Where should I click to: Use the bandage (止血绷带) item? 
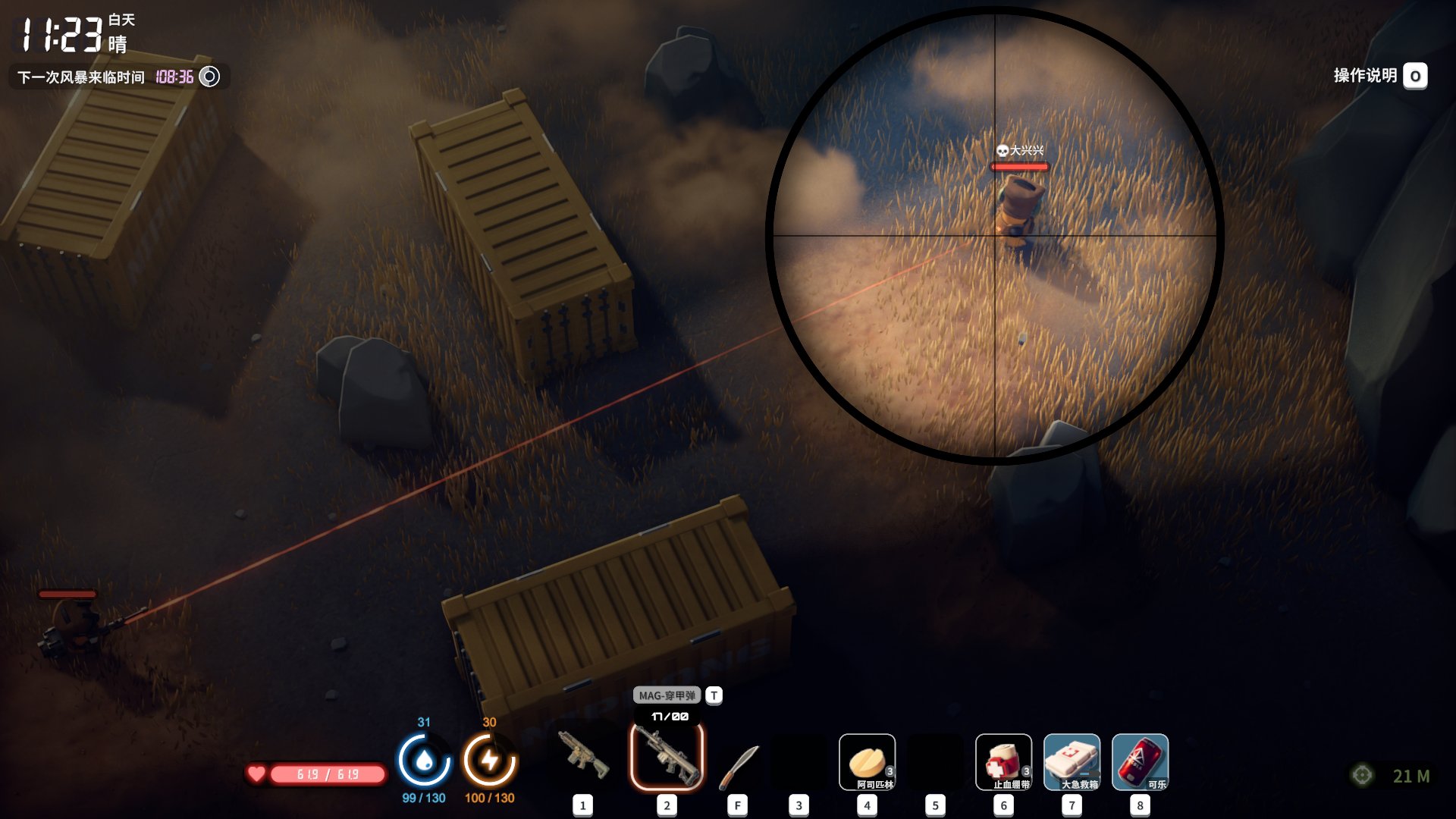pyautogui.click(x=1003, y=762)
